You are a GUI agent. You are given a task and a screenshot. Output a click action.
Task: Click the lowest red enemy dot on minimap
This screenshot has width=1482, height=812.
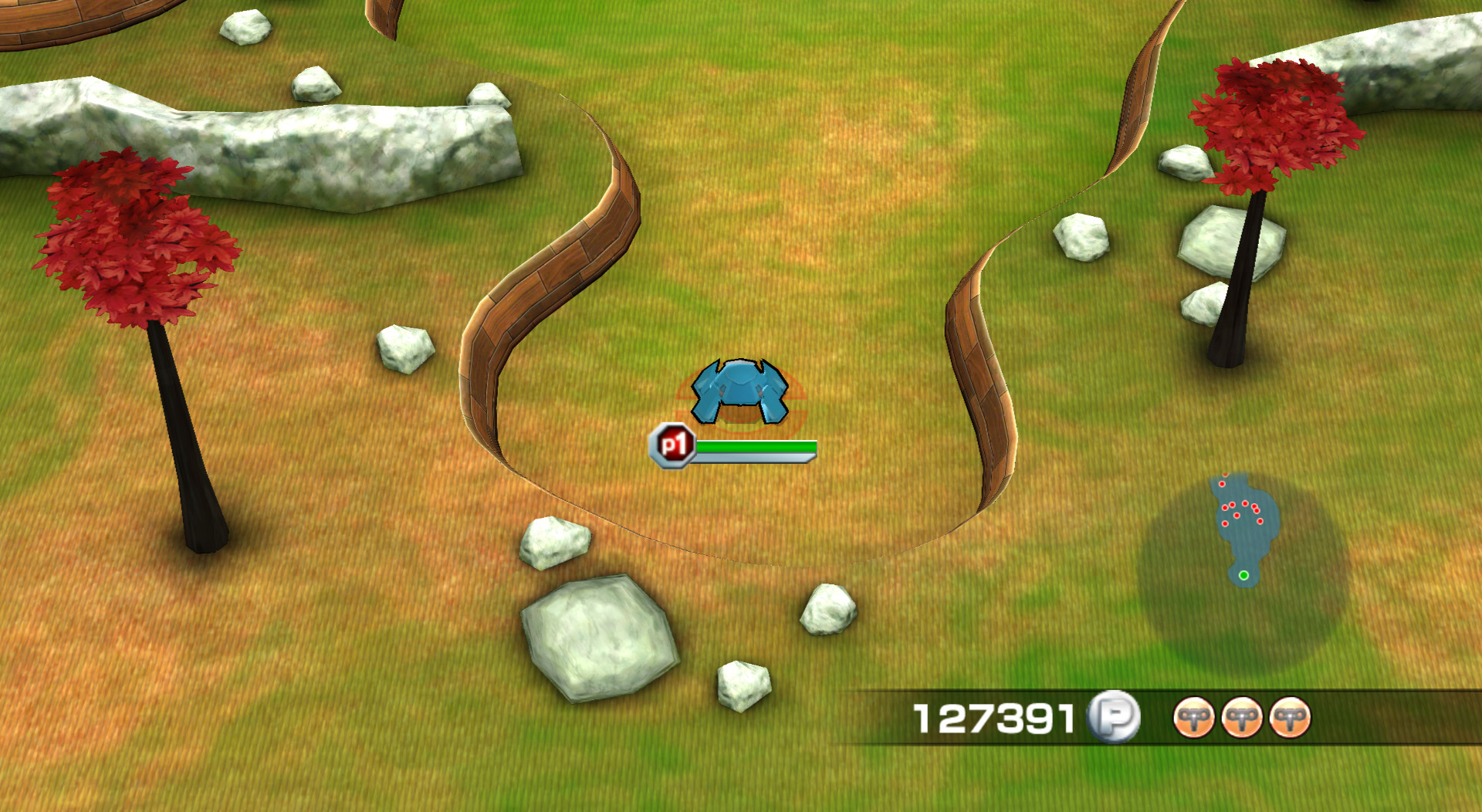point(1226,523)
